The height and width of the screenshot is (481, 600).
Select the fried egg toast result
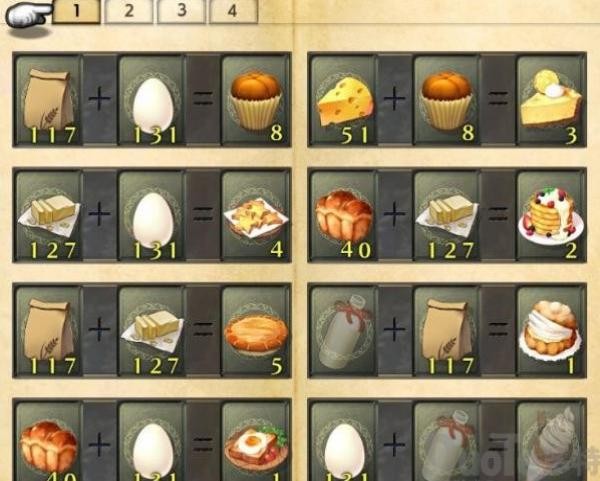[254, 440]
